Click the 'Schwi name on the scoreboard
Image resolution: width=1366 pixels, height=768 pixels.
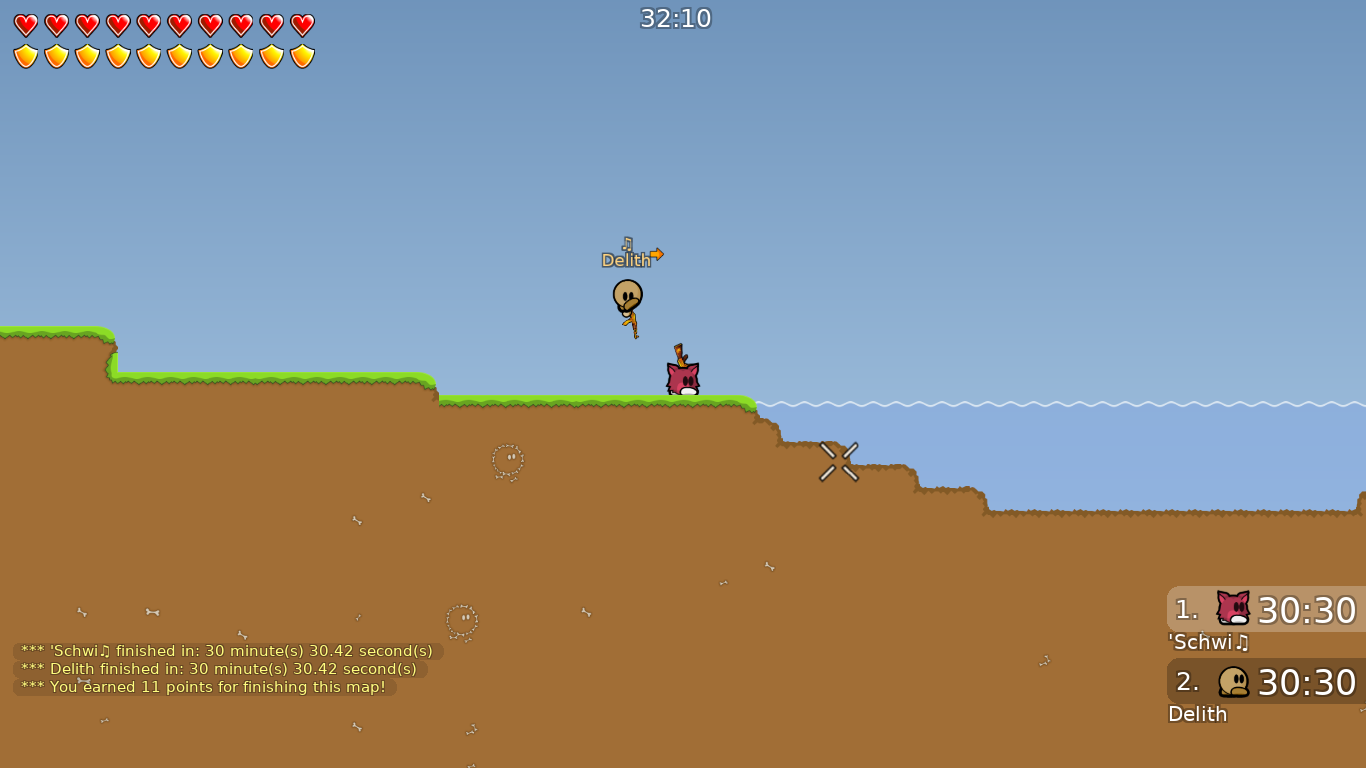pos(1208,643)
